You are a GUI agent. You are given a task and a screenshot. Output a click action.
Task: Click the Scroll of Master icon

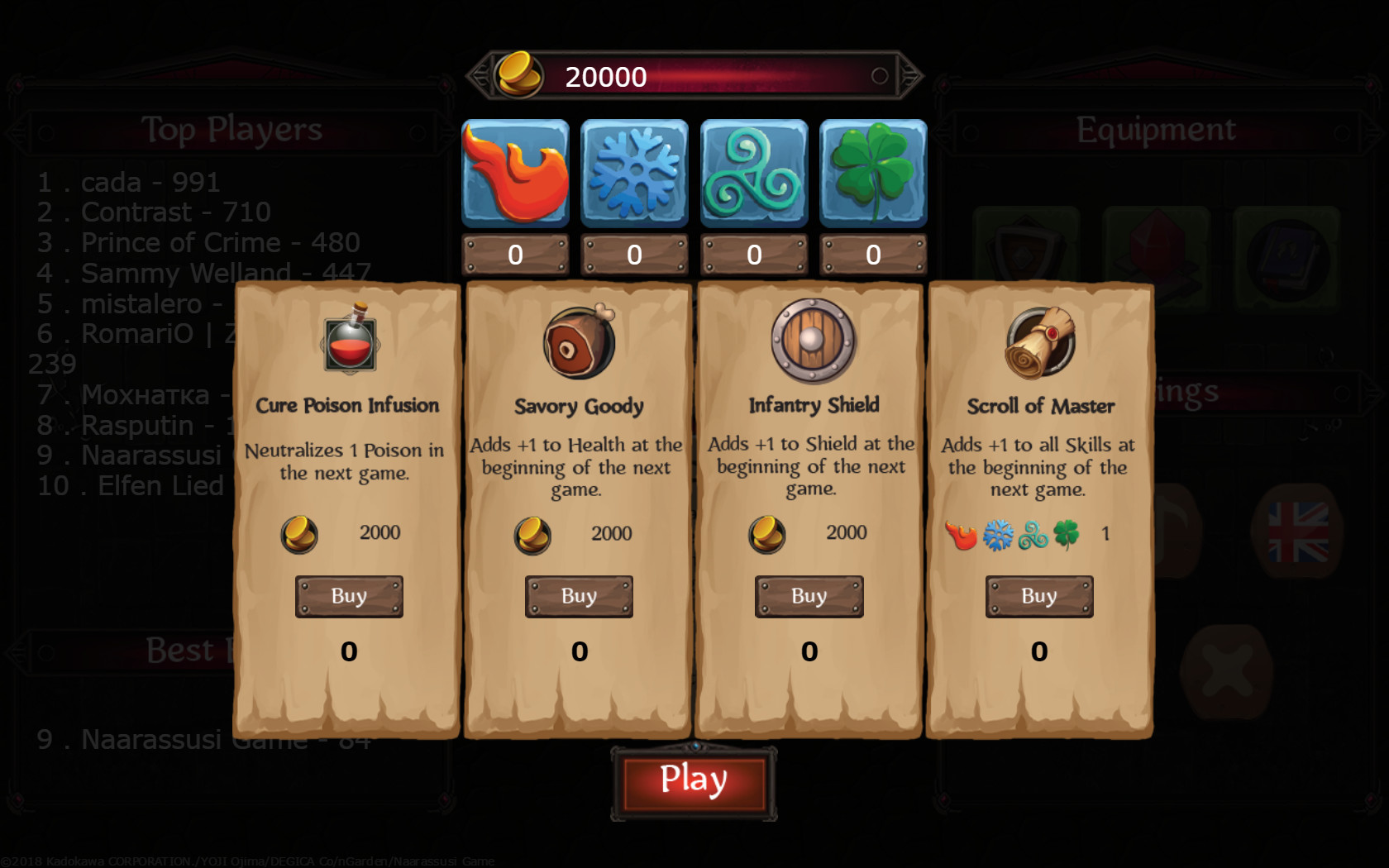coord(1040,342)
